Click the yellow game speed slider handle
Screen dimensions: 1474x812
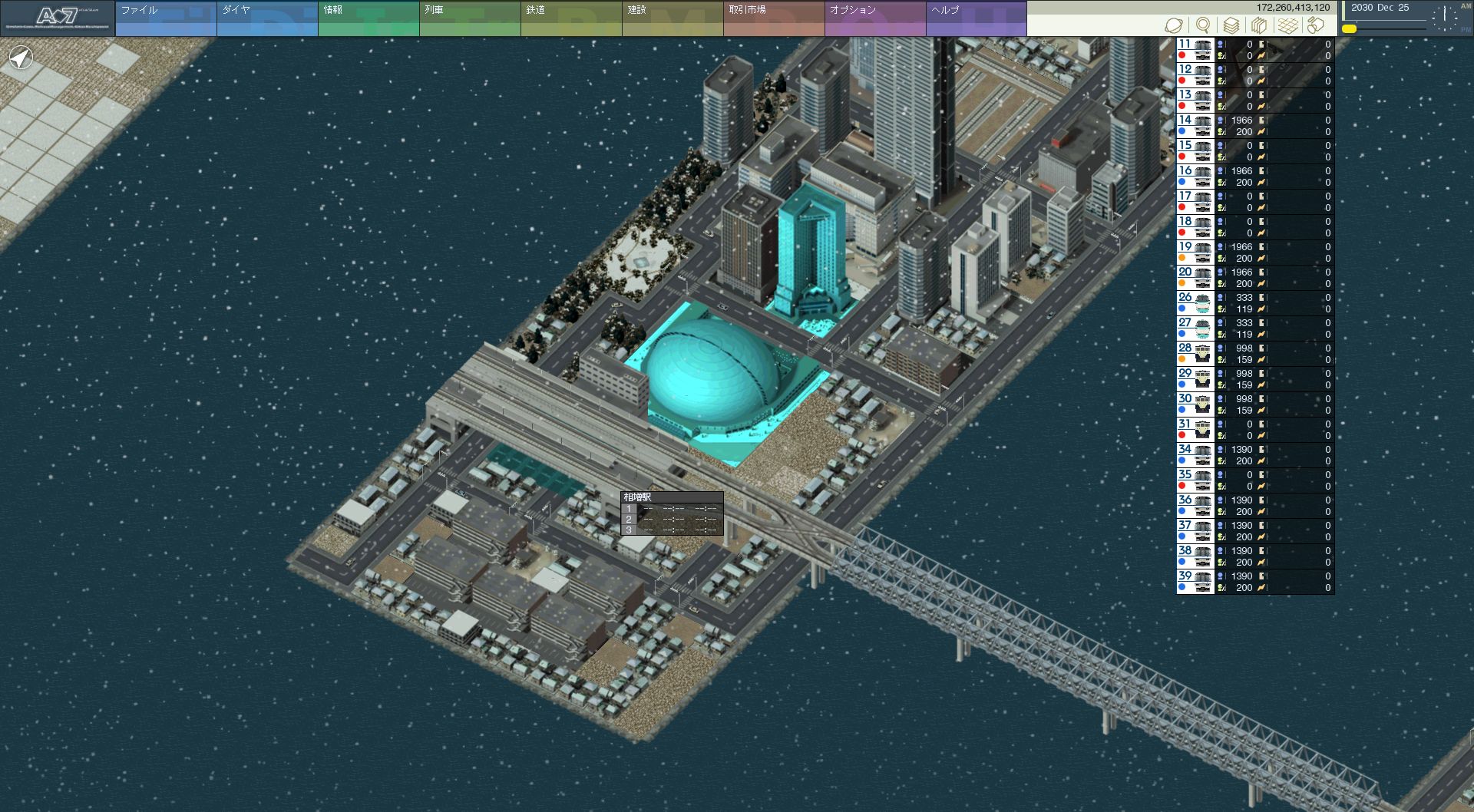tap(1349, 29)
